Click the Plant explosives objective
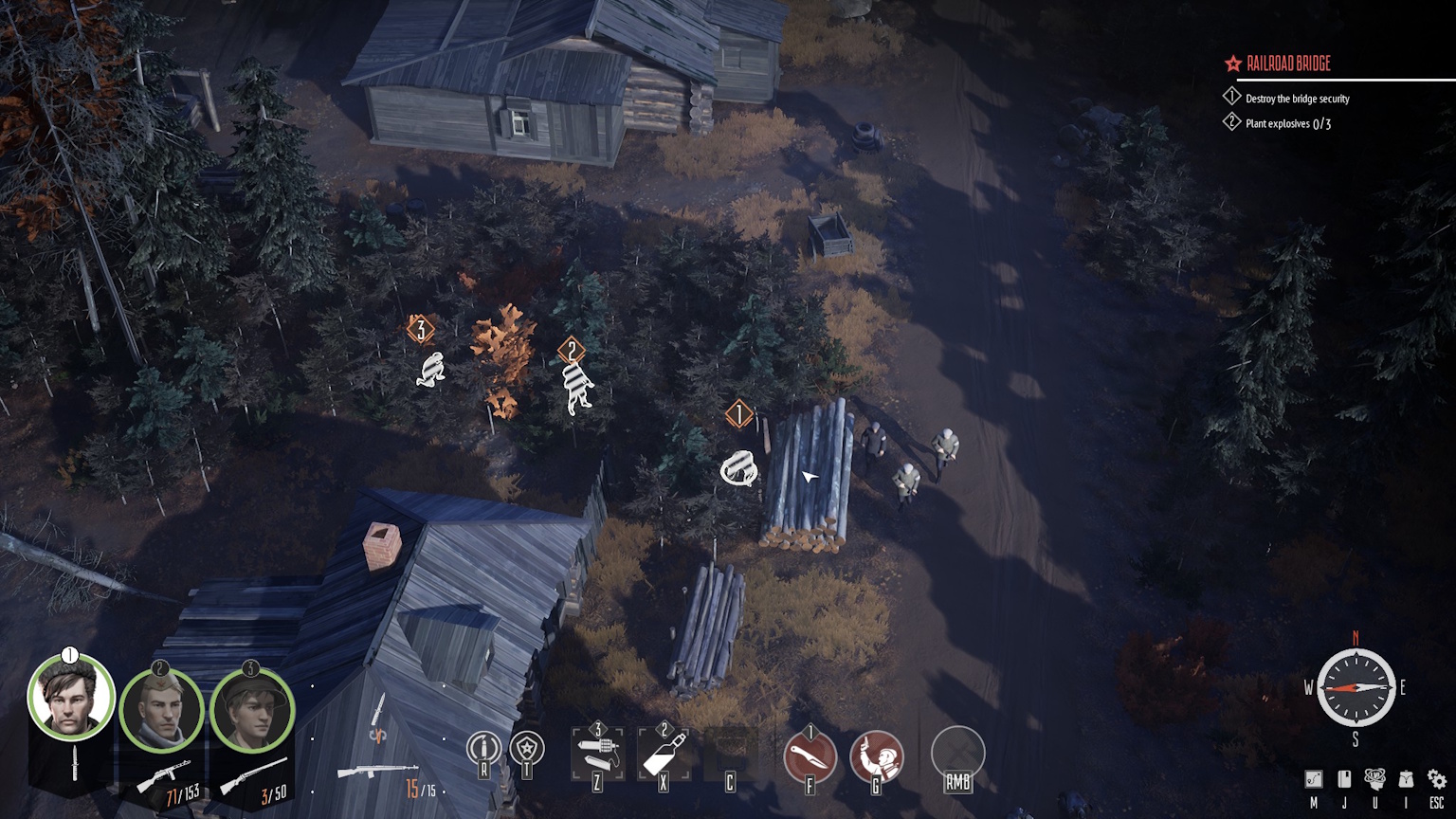Image resolution: width=1456 pixels, height=819 pixels. [1287, 123]
